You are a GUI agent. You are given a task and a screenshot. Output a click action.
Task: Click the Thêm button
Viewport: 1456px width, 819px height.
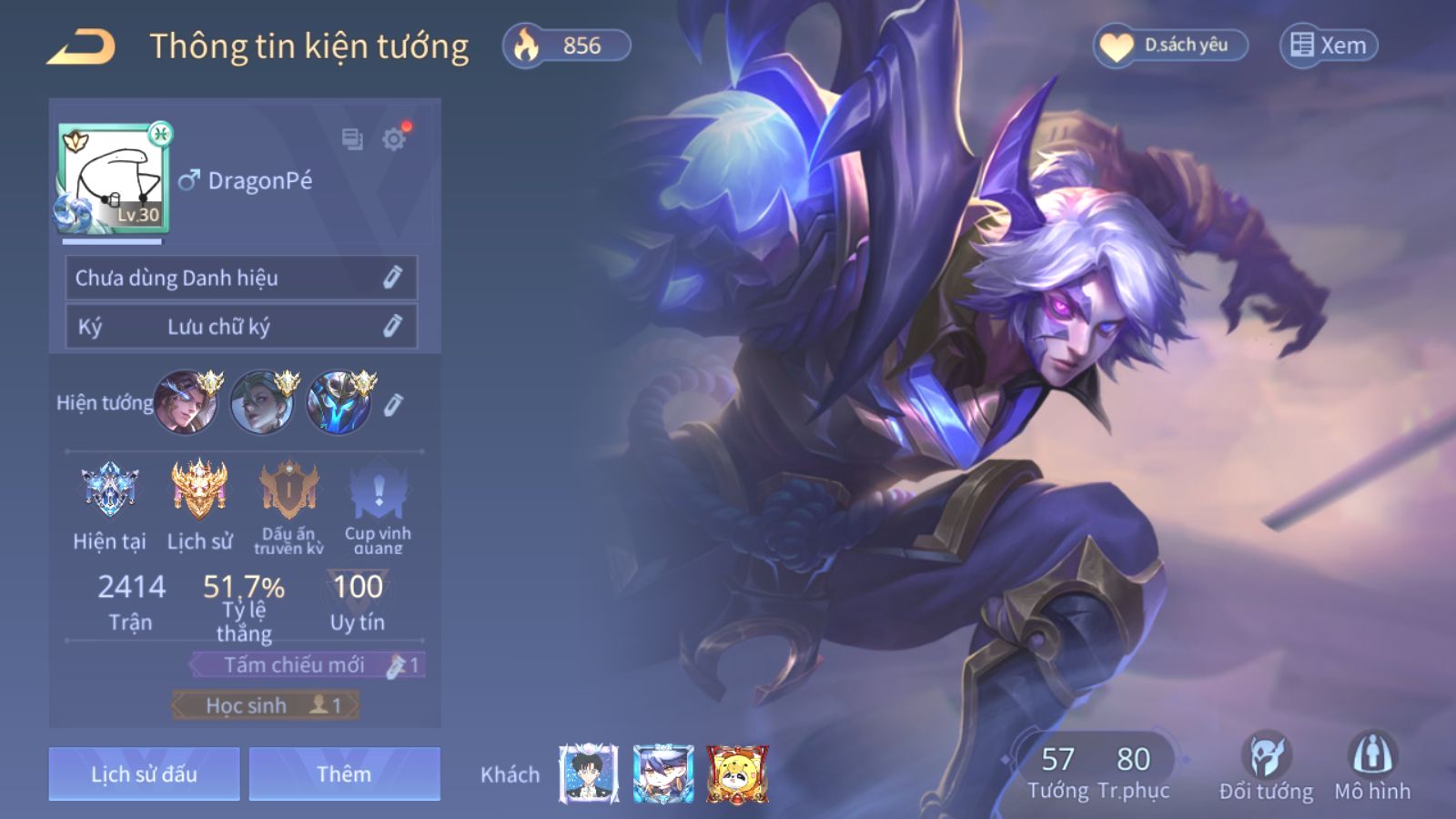point(344,774)
